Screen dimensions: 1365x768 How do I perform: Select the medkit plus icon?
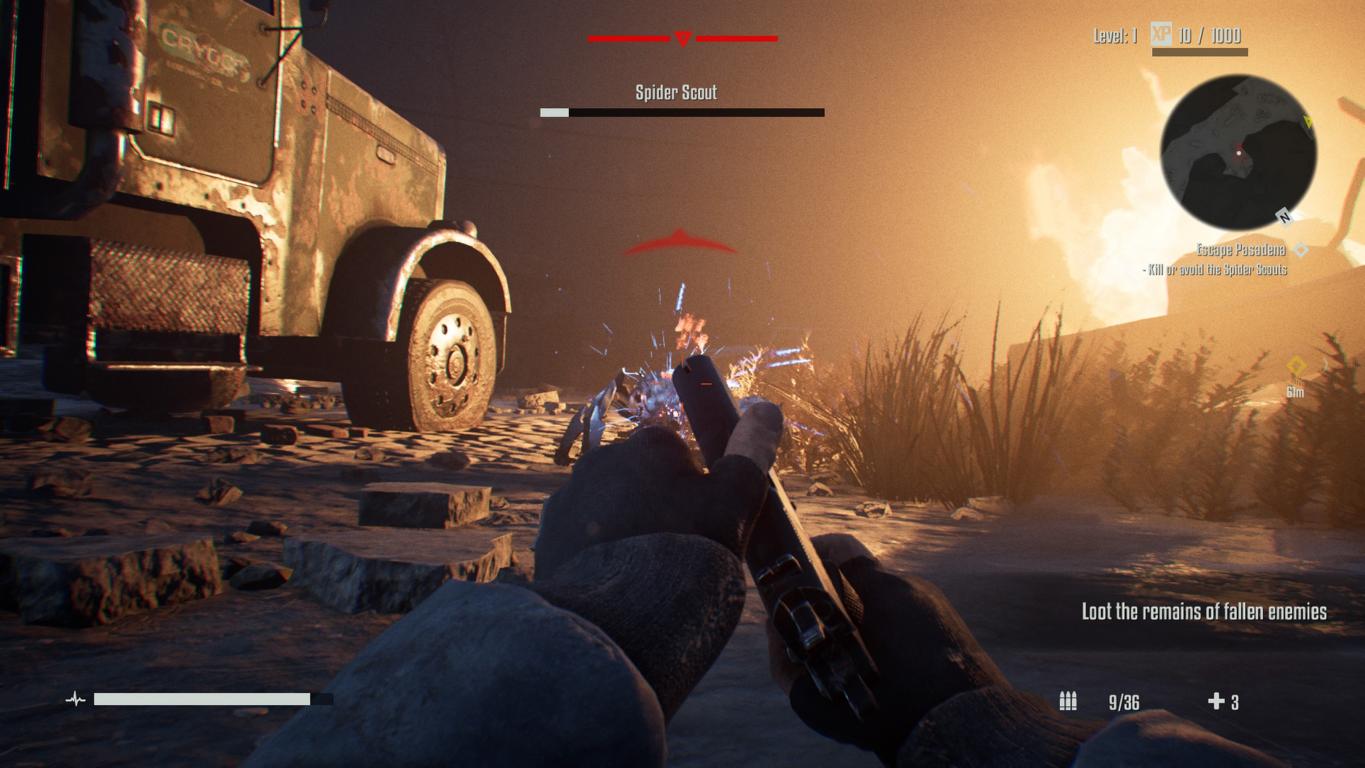click(x=1216, y=701)
